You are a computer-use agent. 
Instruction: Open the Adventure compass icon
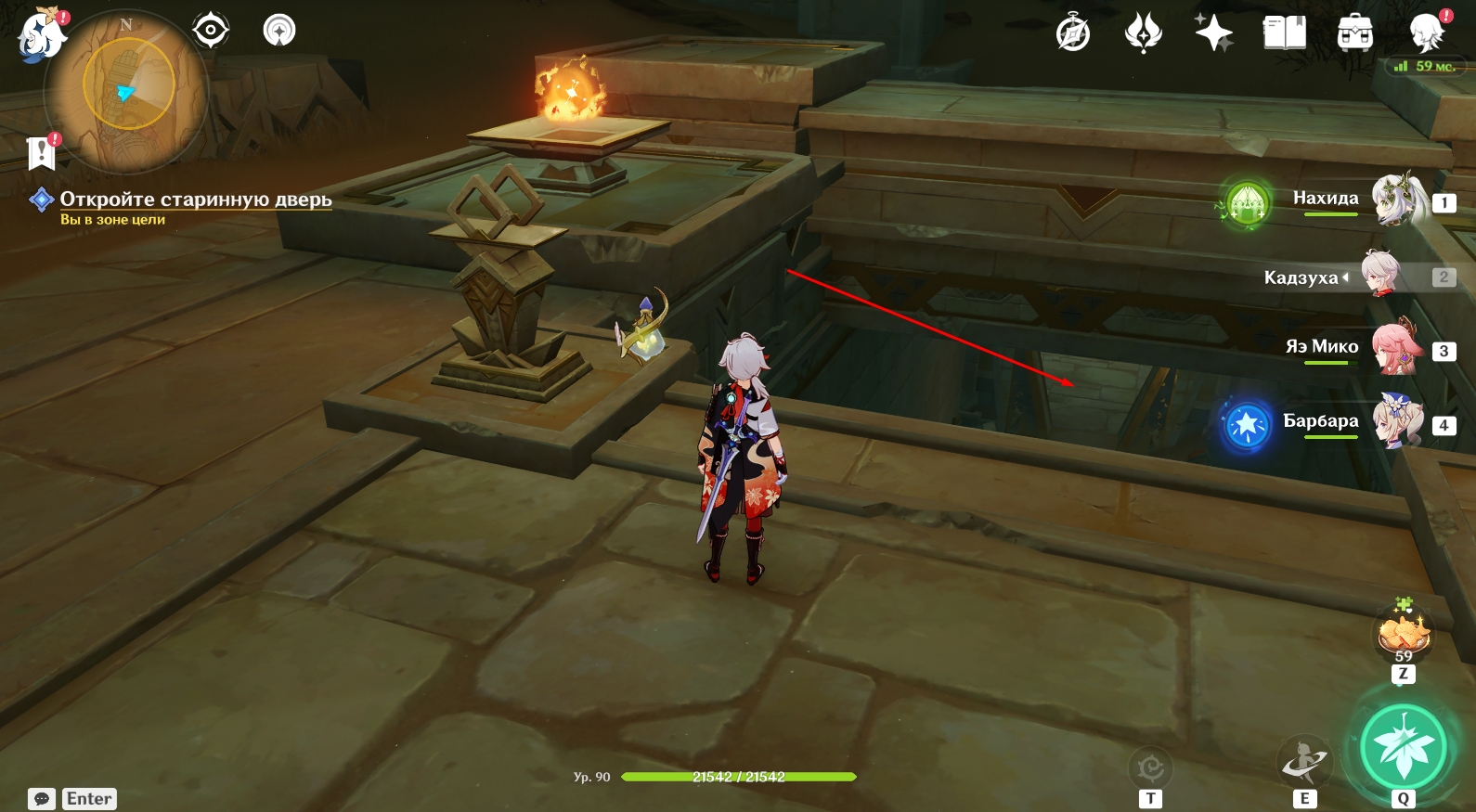(1073, 34)
